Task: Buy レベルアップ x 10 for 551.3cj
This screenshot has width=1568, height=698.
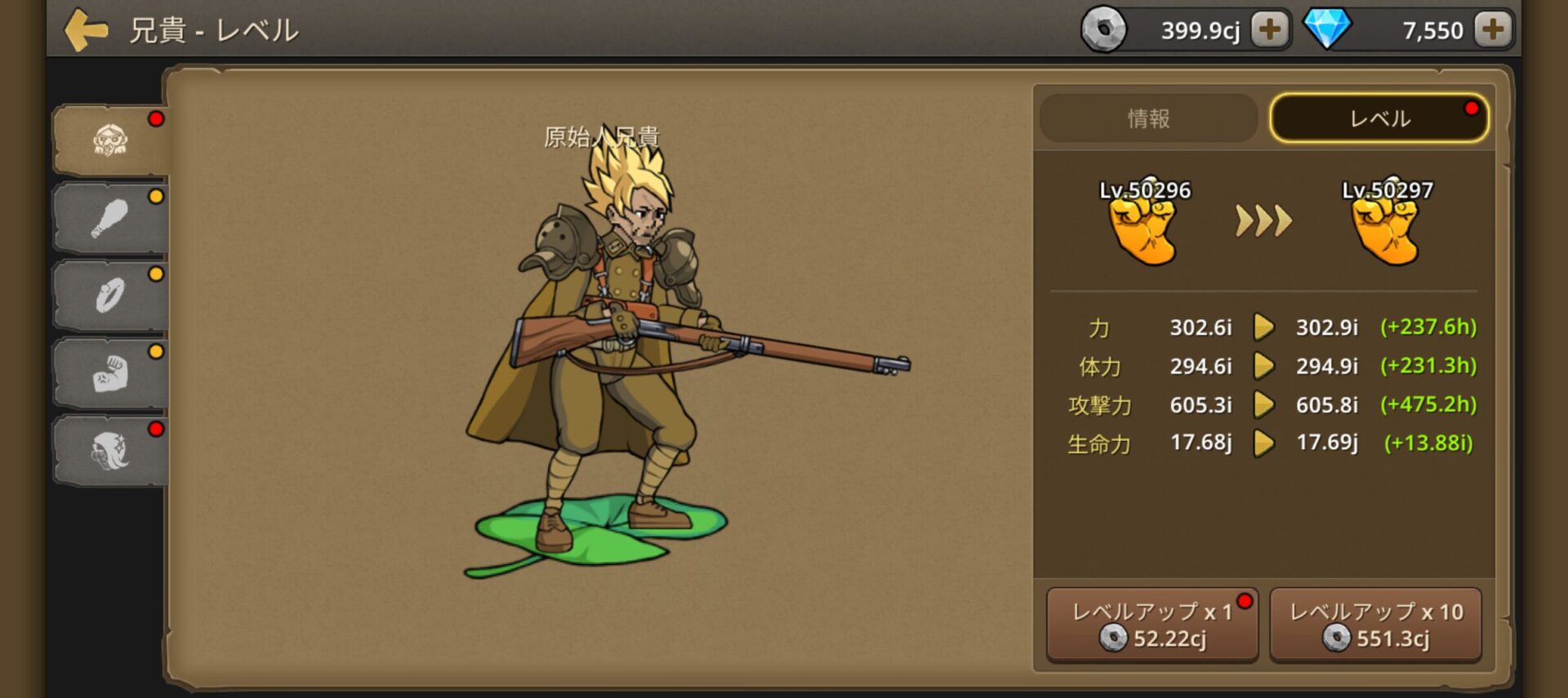Action: tap(1375, 625)
